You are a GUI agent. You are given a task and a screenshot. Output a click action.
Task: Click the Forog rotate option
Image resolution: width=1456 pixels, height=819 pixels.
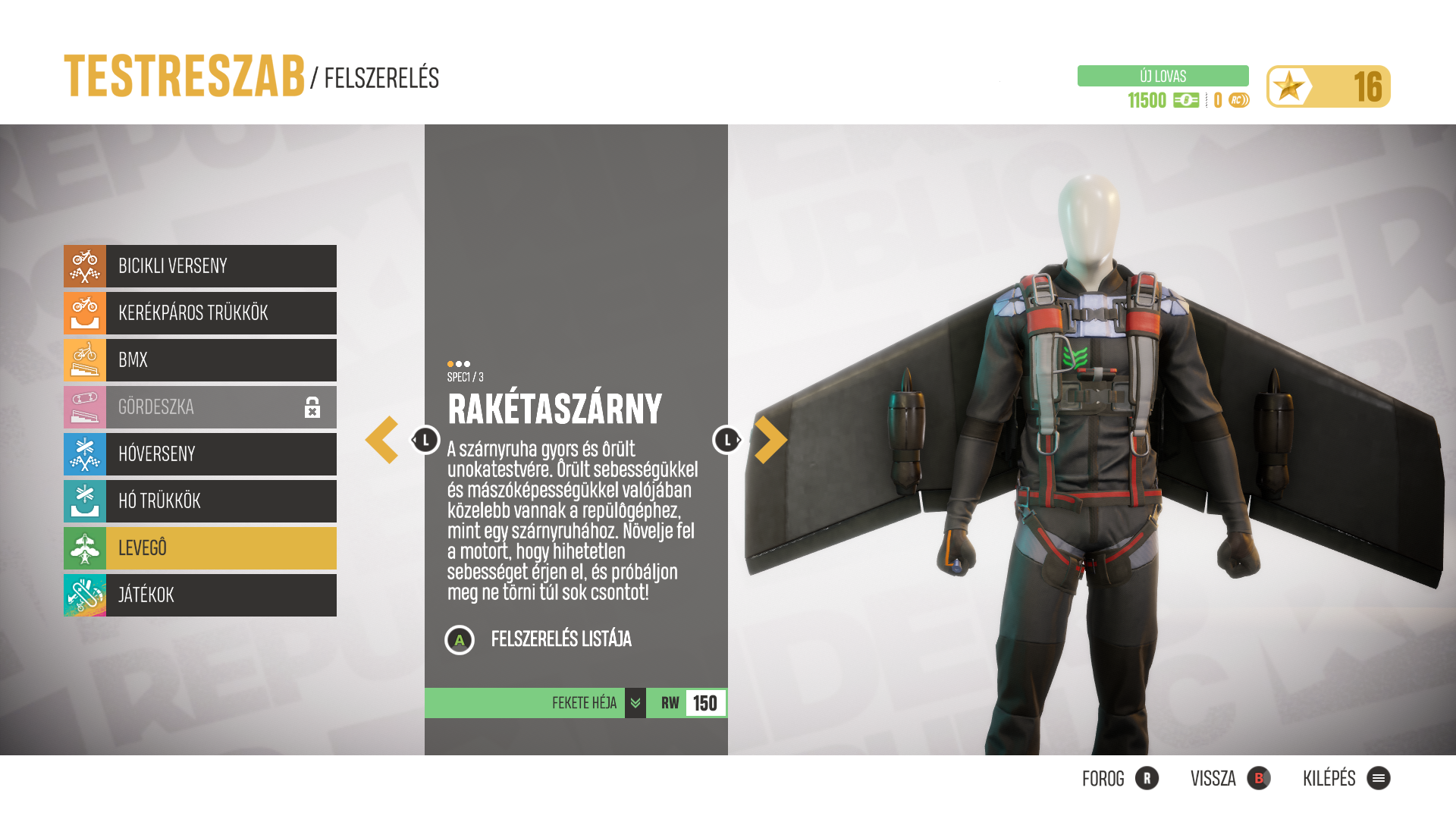coord(1120,779)
